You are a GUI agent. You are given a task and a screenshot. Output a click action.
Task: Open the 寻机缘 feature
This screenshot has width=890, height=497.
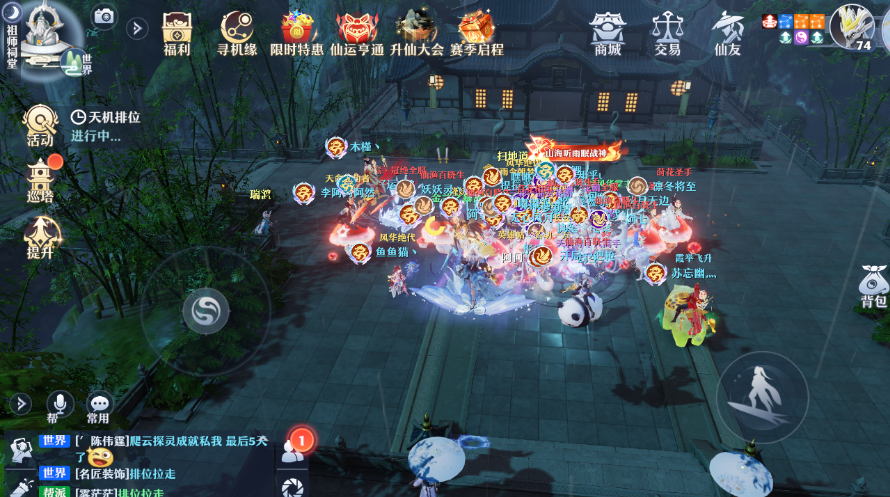(x=237, y=32)
